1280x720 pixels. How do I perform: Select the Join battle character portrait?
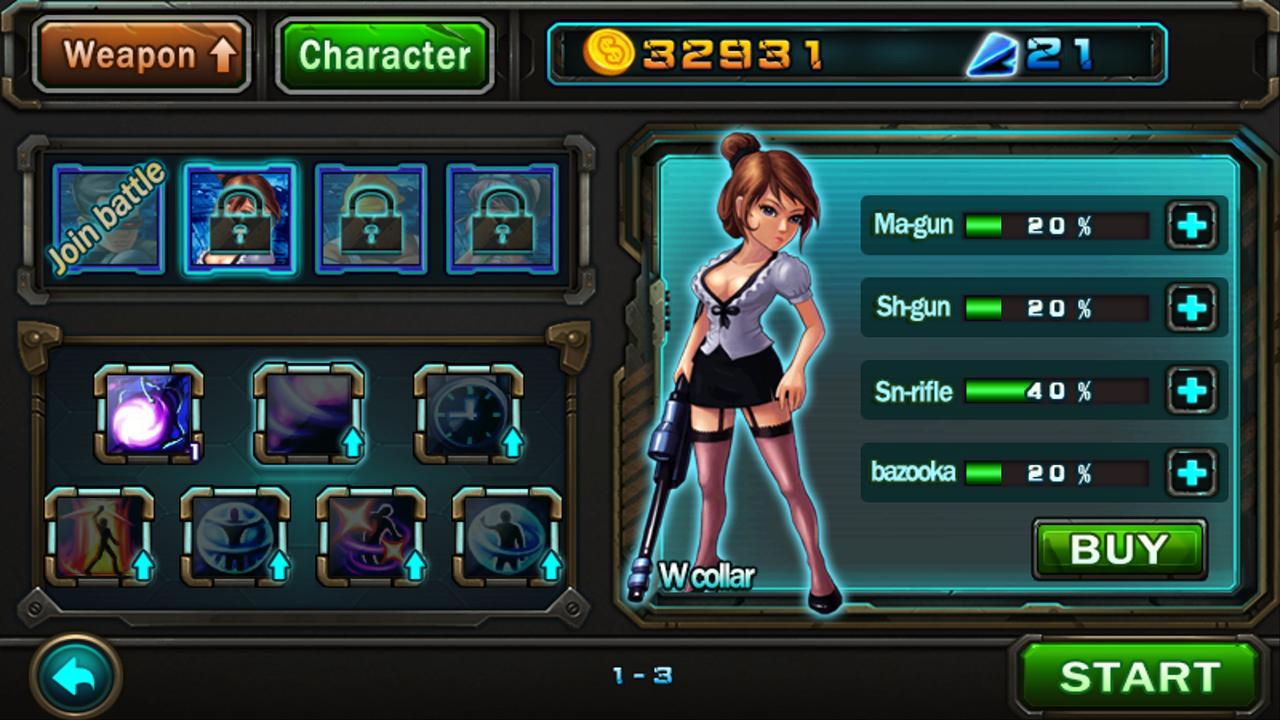108,219
